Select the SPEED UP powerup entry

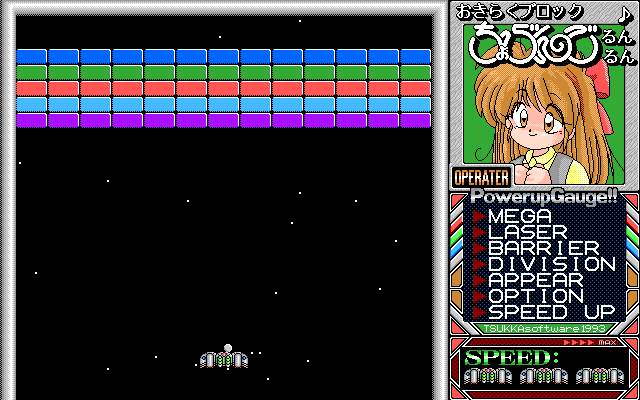[551, 312]
